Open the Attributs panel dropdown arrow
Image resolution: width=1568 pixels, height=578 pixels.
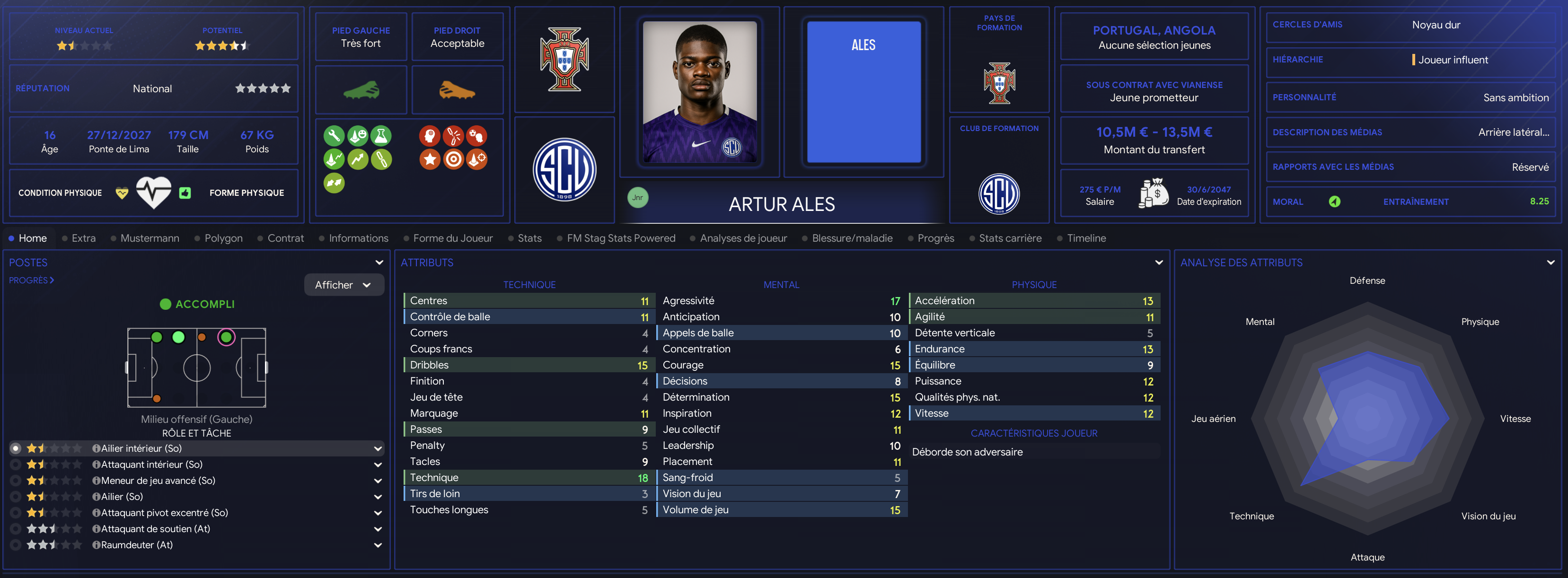coord(1158,262)
